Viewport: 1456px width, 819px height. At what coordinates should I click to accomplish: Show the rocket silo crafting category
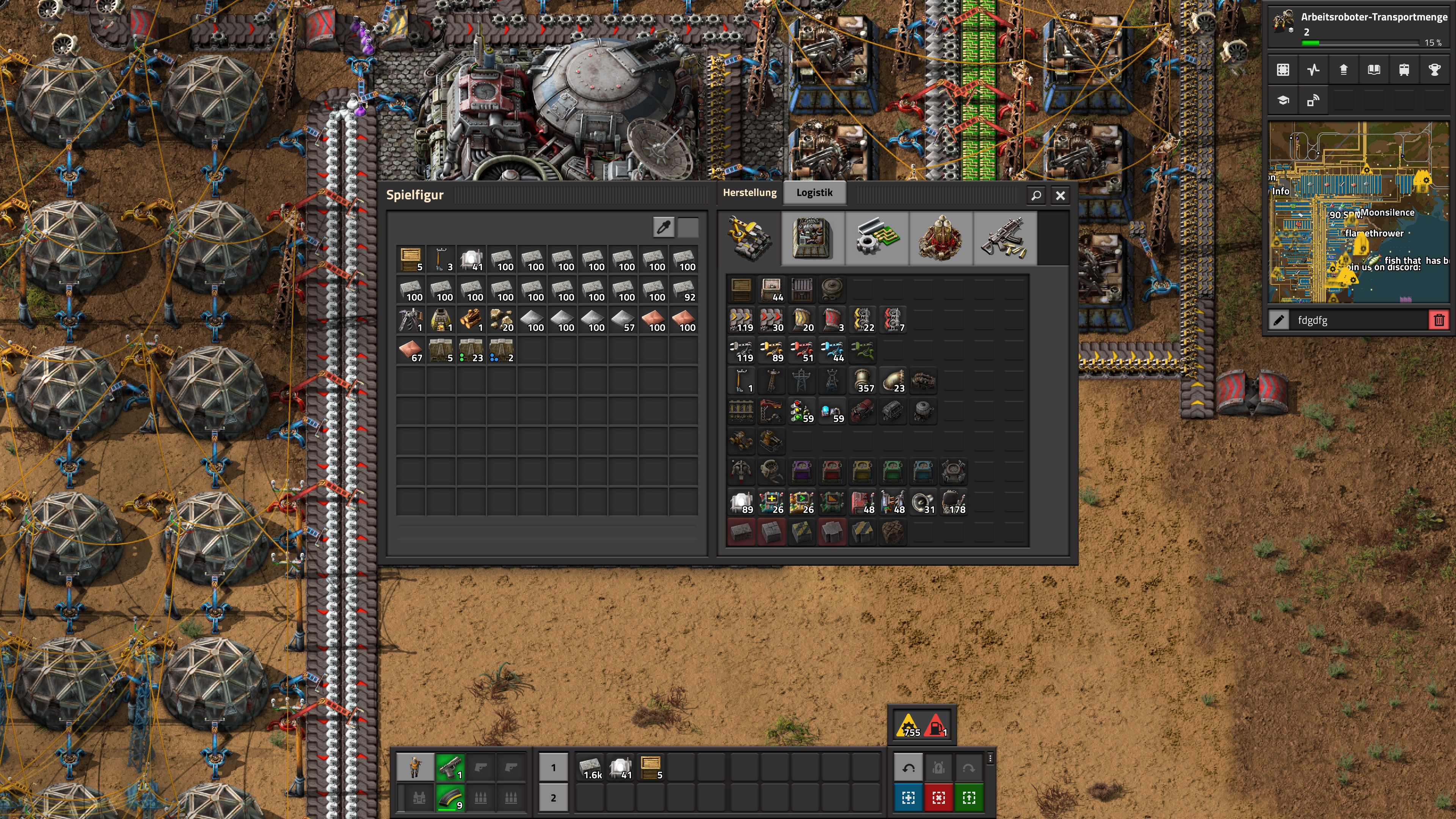click(940, 238)
